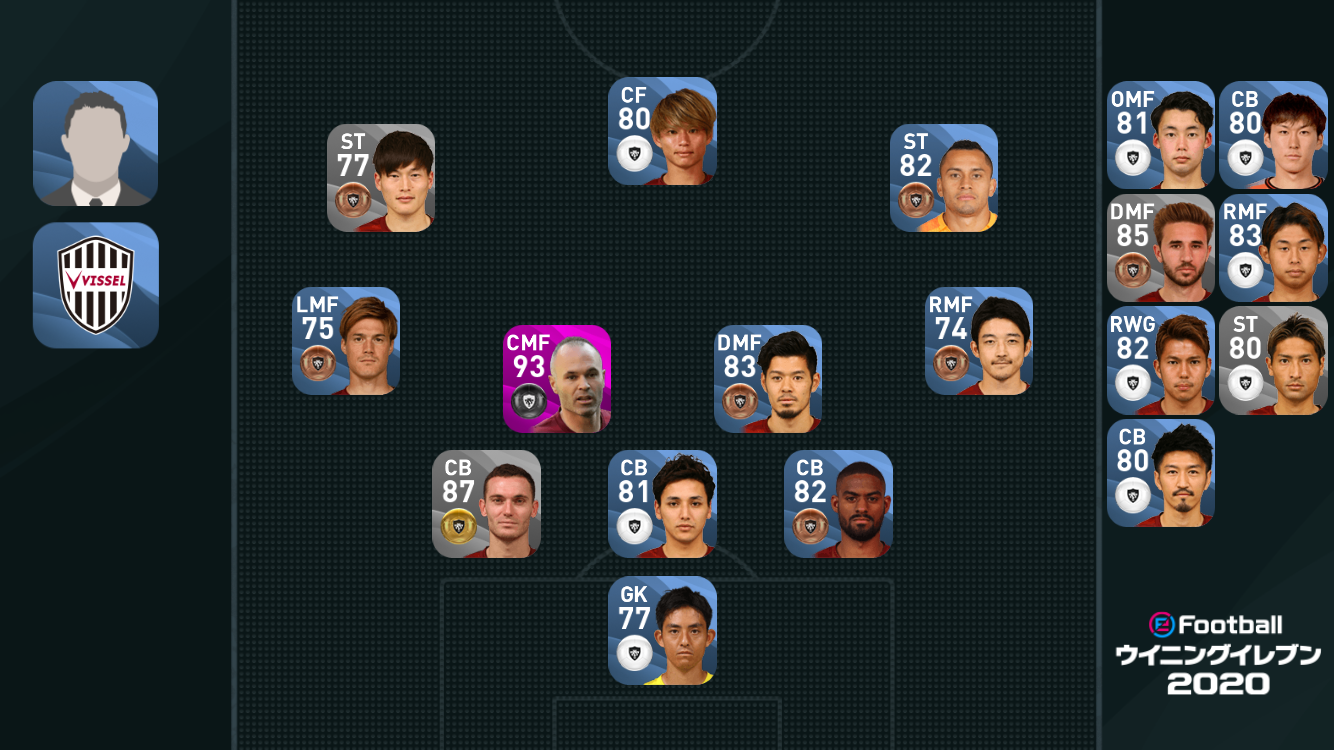The height and width of the screenshot is (750, 1334).
Task: Pick the CB 81 center back card
Action: click(662, 504)
